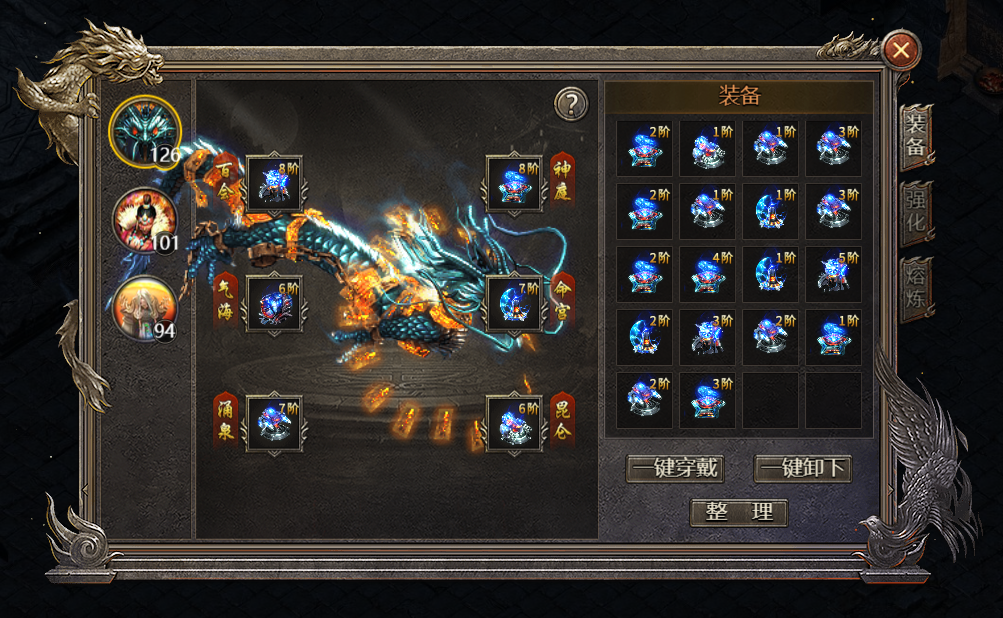Select the 命宫 equipment slot
The height and width of the screenshot is (618, 1003).
(514, 304)
